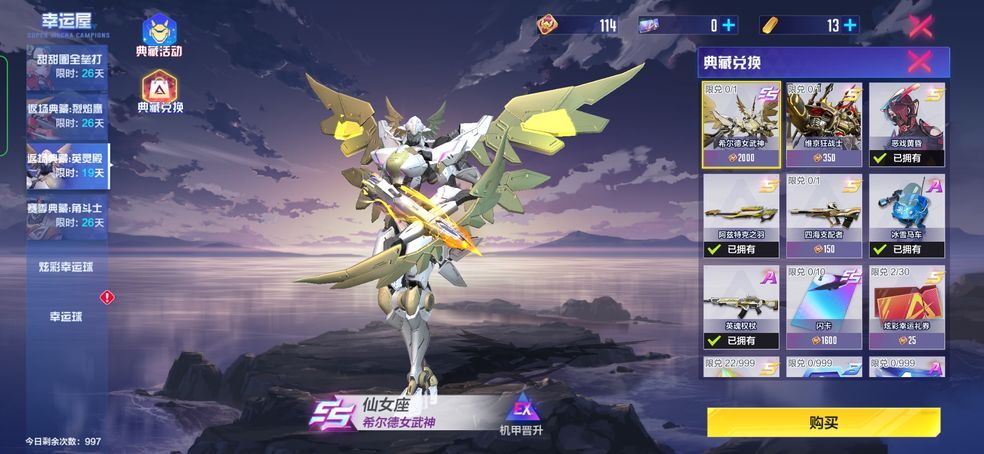
Task: Click the yellow 购买 purchase button
Action: click(822, 422)
